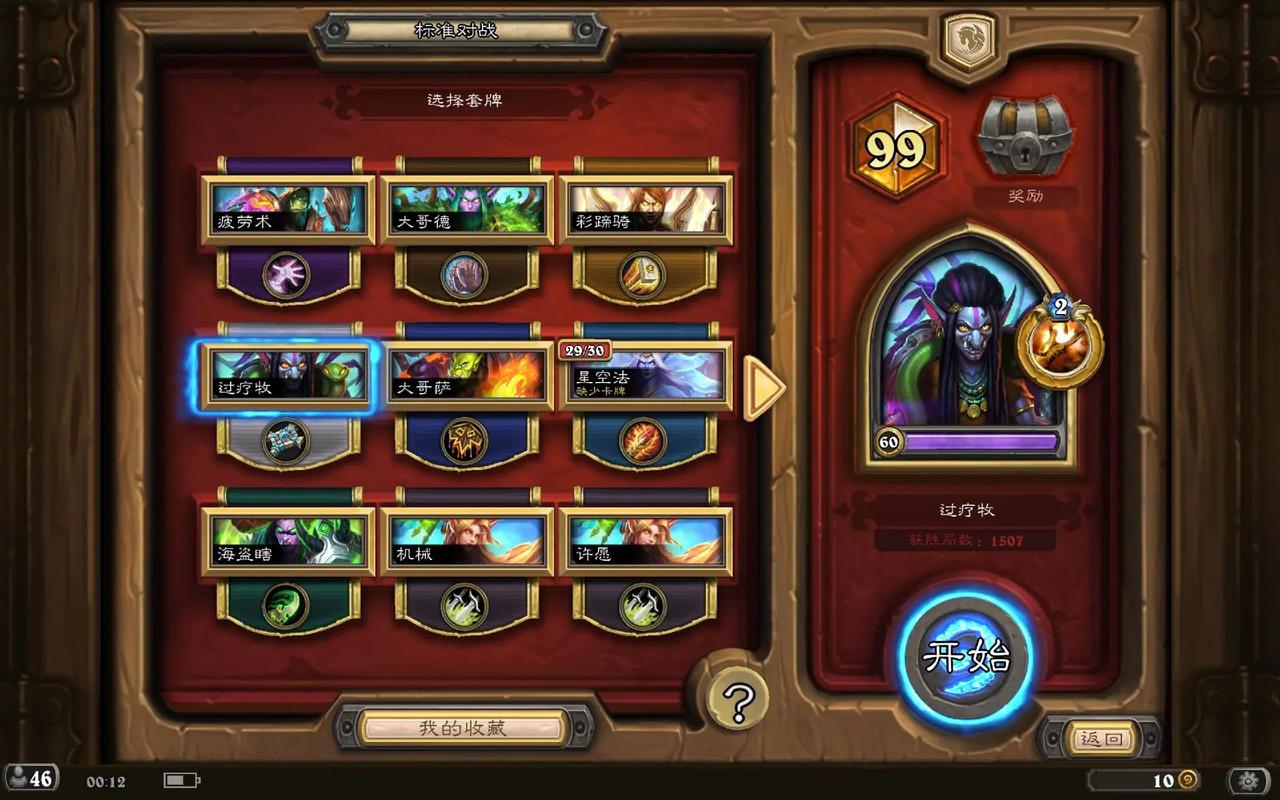The width and height of the screenshot is (1280, 800).
Task: Go to next deck page arrow
Action: click(x=765, y=388)
